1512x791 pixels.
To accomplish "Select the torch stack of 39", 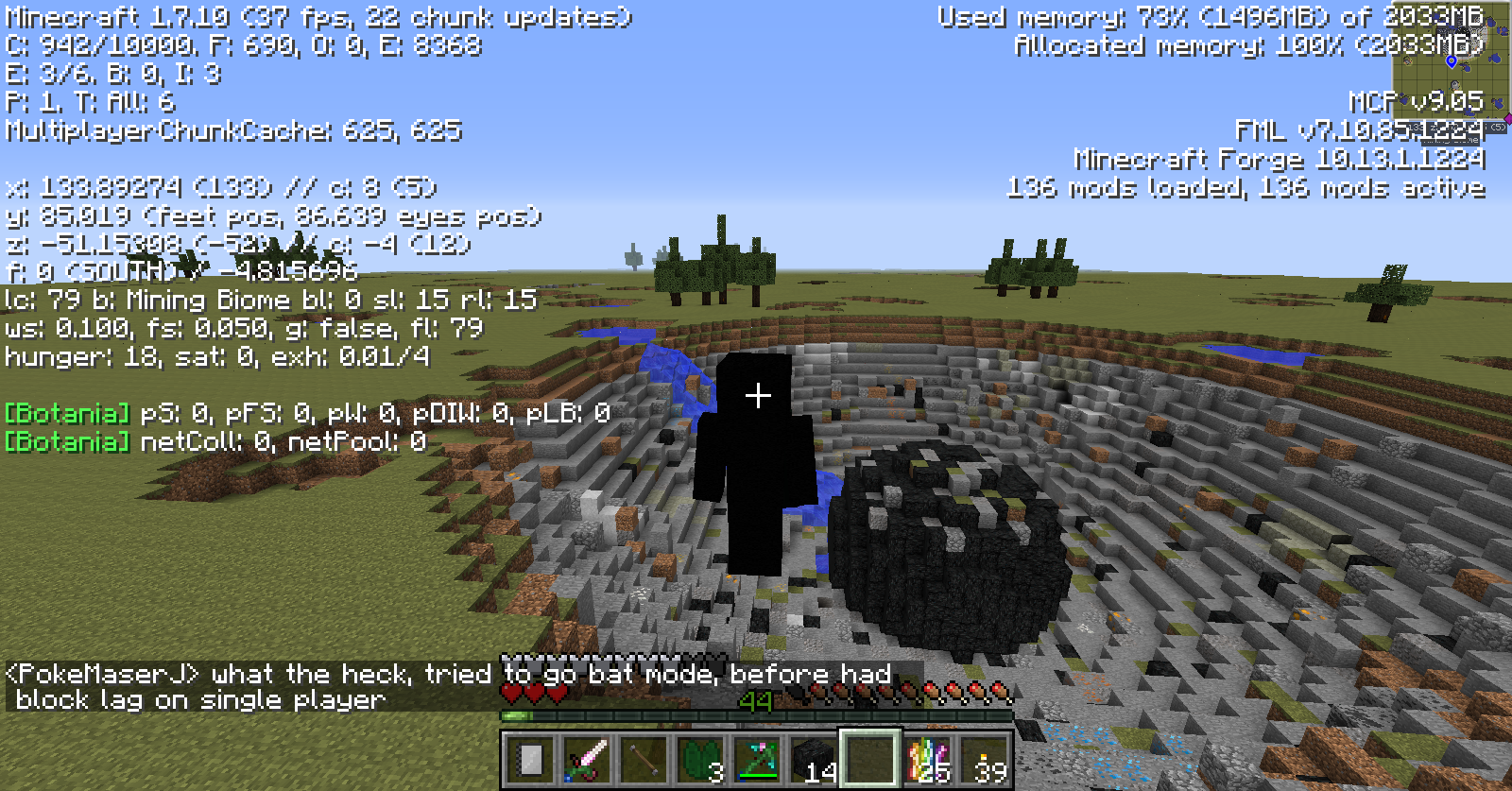I will 984,759.
